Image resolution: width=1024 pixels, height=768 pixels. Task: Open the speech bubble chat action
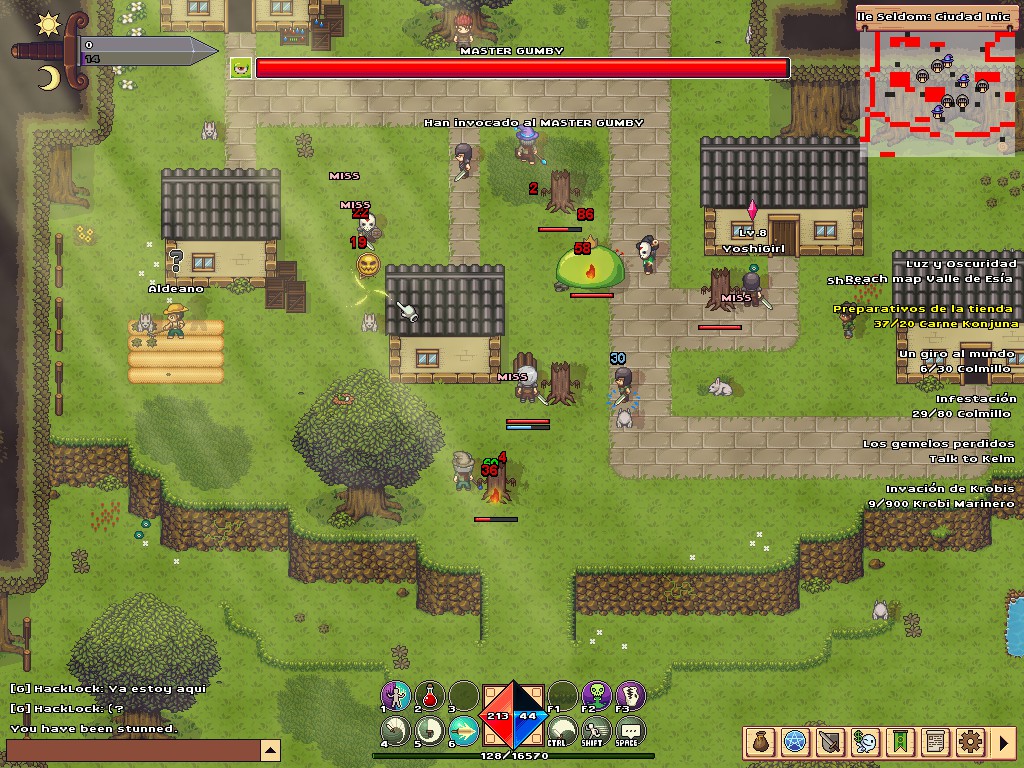630,731
